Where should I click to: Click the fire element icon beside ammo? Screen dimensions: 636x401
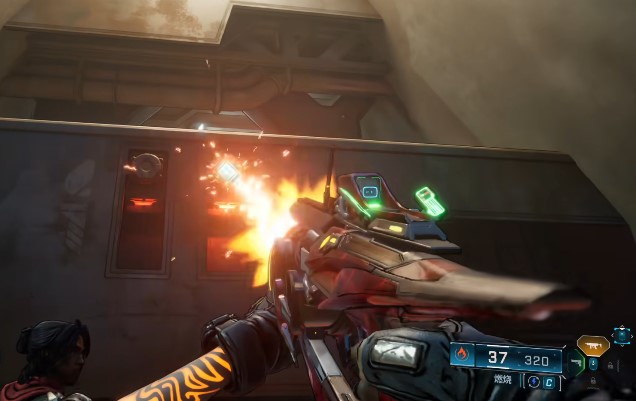(x=462, y=354)
